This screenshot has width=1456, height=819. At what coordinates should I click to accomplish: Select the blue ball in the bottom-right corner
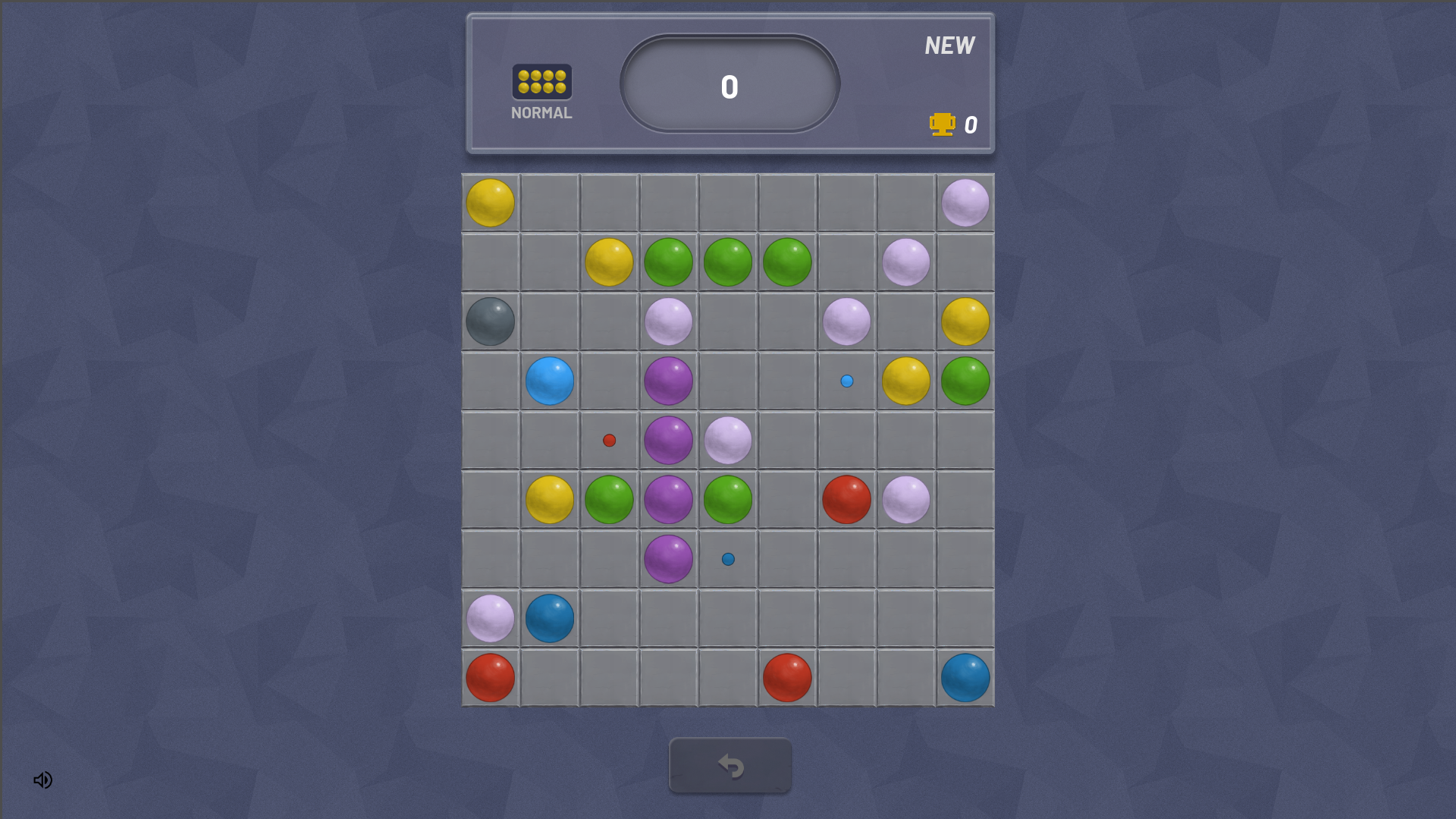coord(965,677)
